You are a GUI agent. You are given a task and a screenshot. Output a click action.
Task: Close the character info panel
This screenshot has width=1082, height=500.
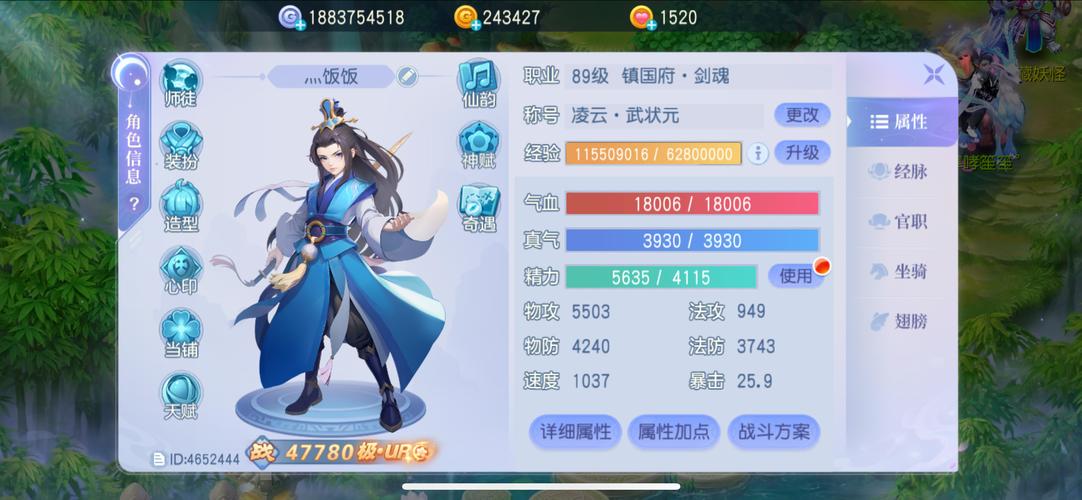(933, 73)
